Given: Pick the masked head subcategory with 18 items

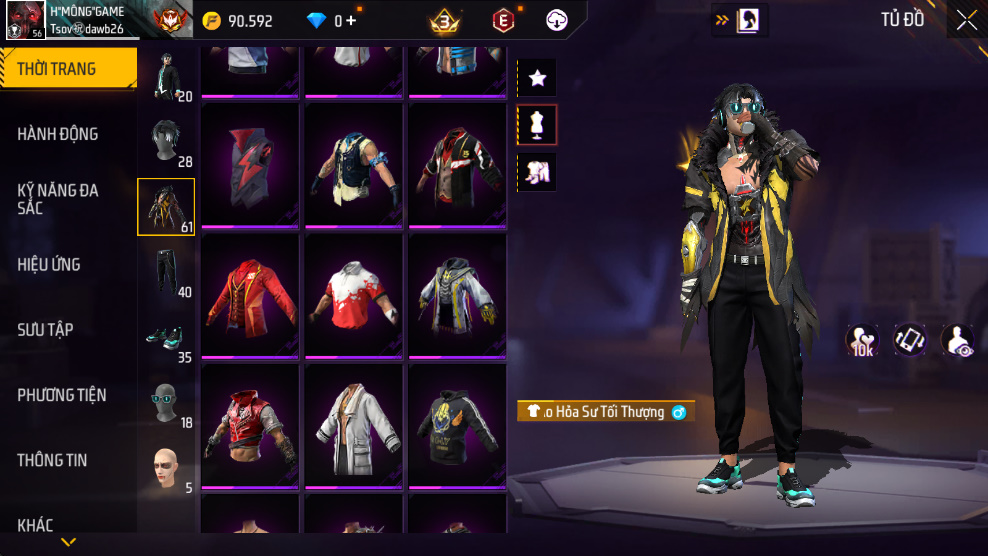Looking at the screenshot, I should click(x=166, y=404).
